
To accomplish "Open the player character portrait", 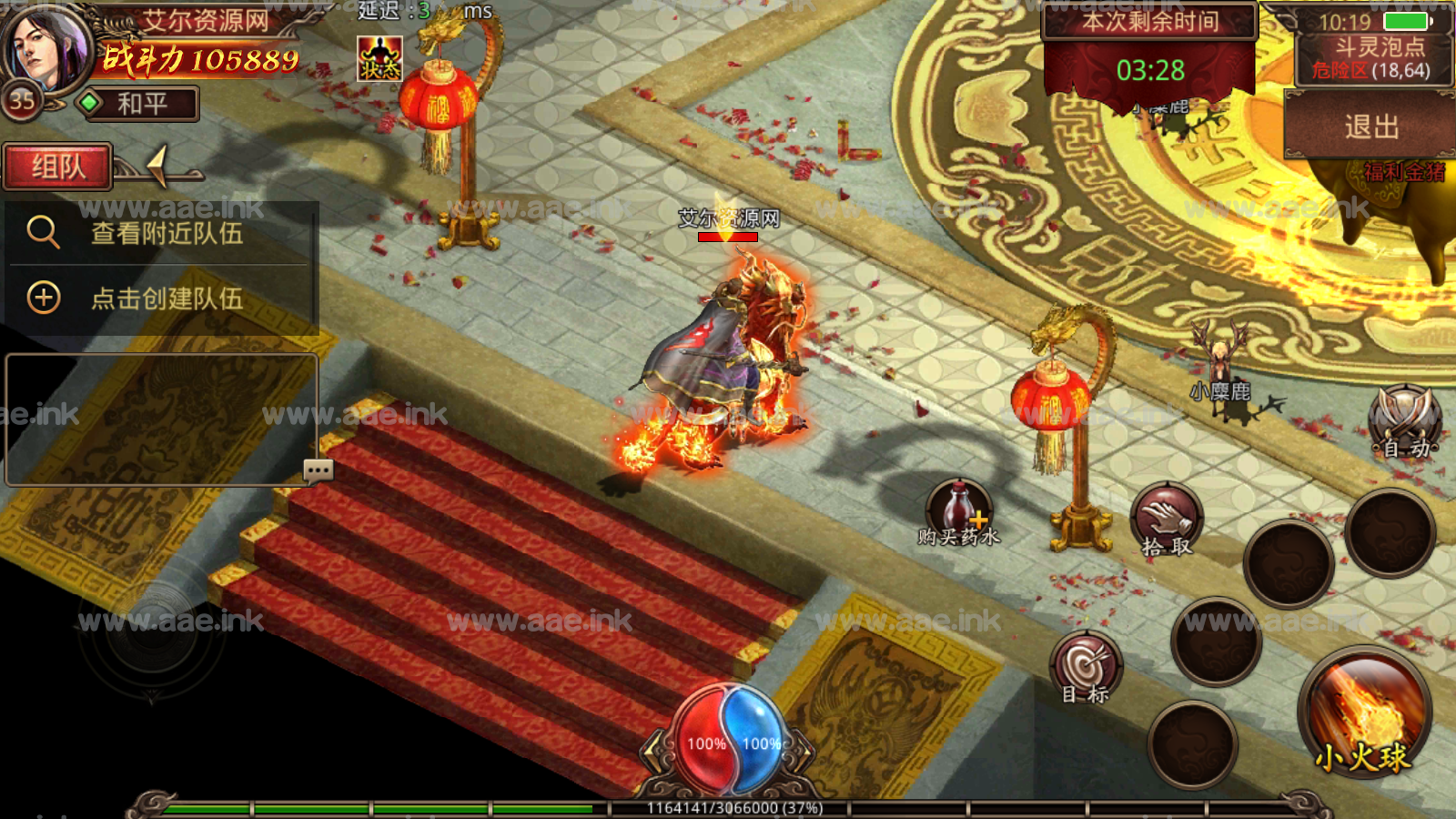I will click(x=47, y=47).
